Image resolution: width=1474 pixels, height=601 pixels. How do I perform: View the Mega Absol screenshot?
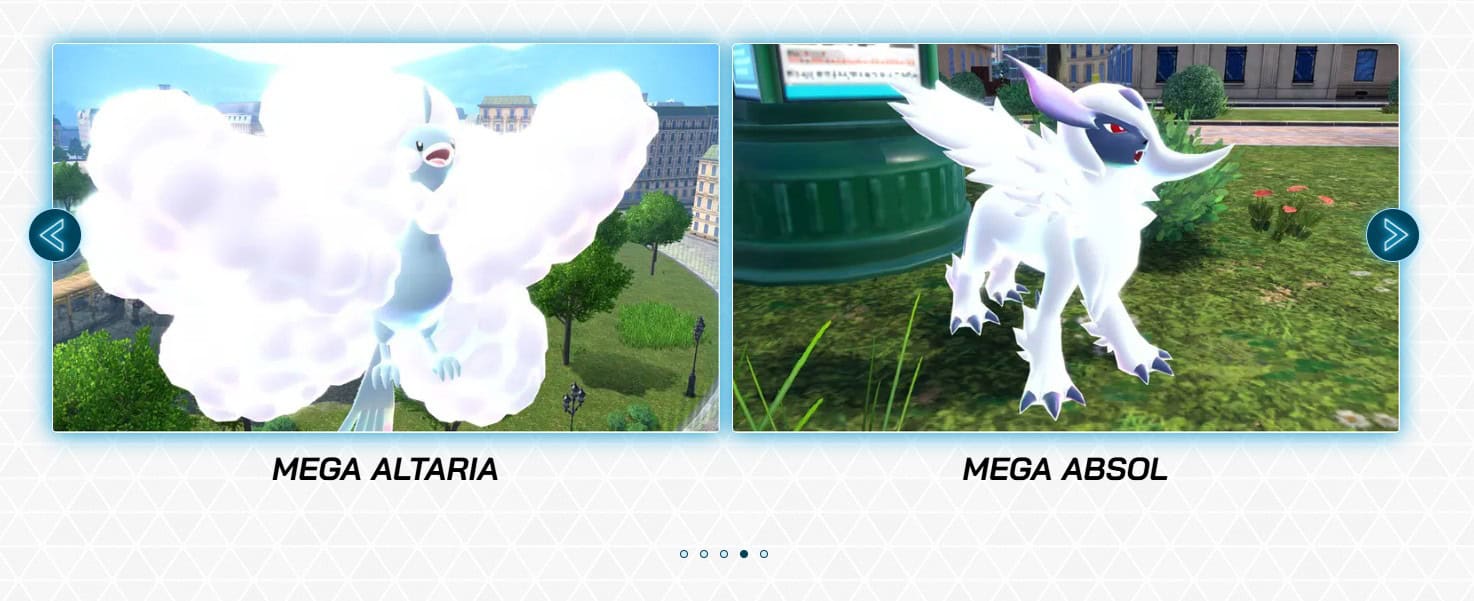1065,238
